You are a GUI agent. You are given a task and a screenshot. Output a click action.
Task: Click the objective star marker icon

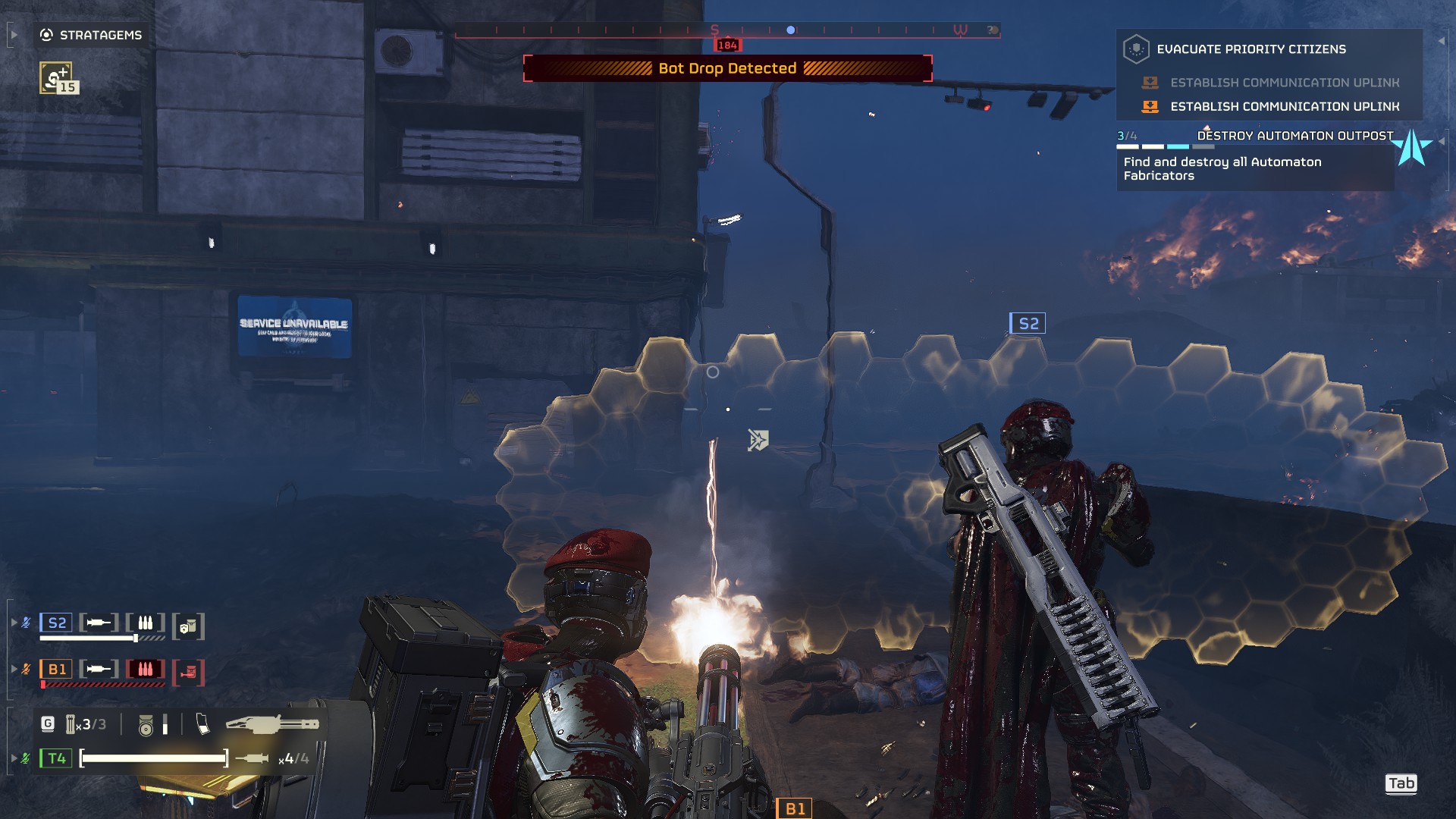pyautogui.click(x=1412, y=147)
